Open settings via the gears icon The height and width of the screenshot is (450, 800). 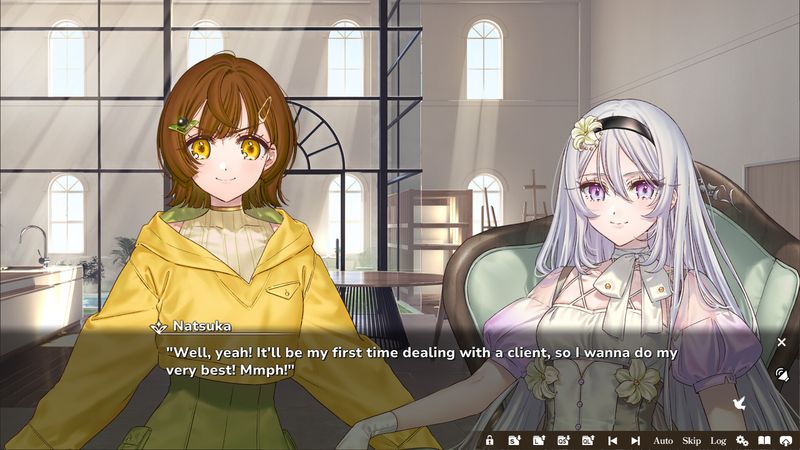pos(742,440)
